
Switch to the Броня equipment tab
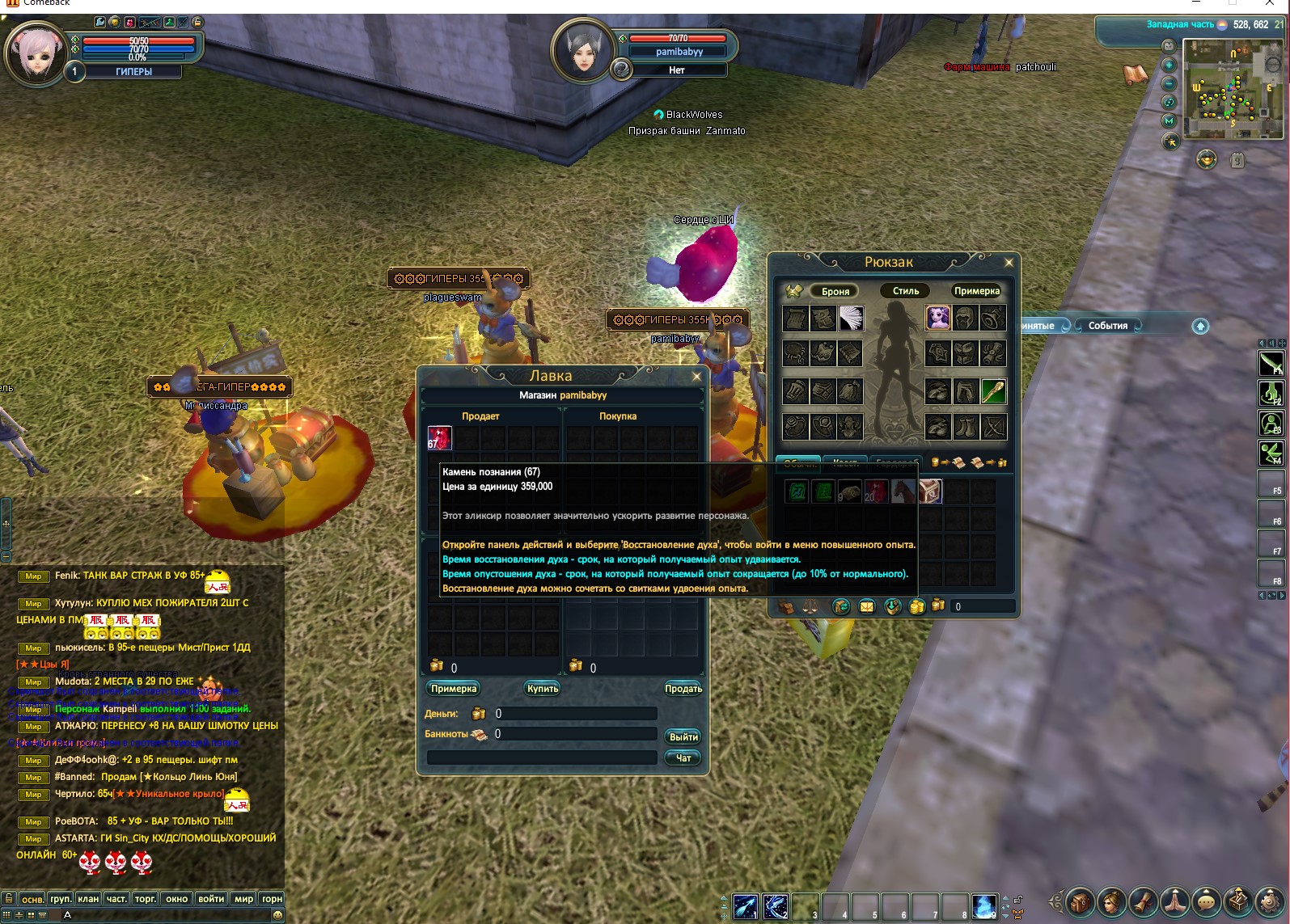pyautogui.click(x=835, y=291)
